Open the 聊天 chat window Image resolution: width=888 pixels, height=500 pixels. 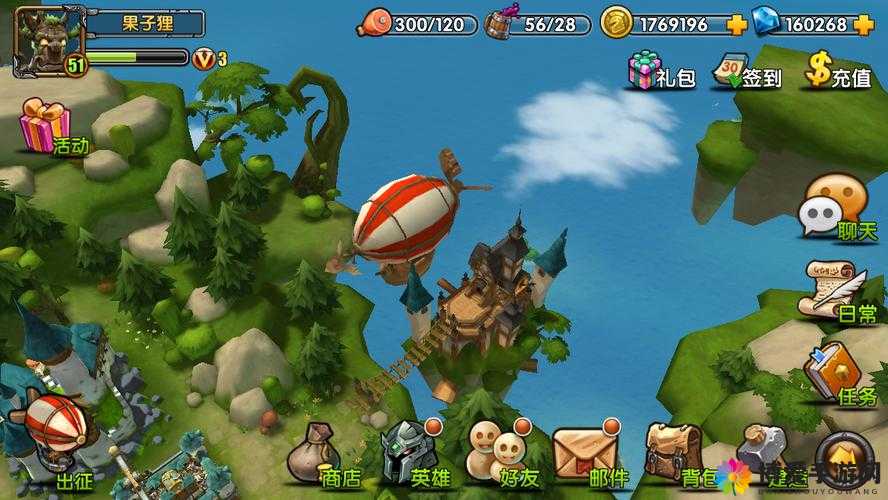(834, 210)
